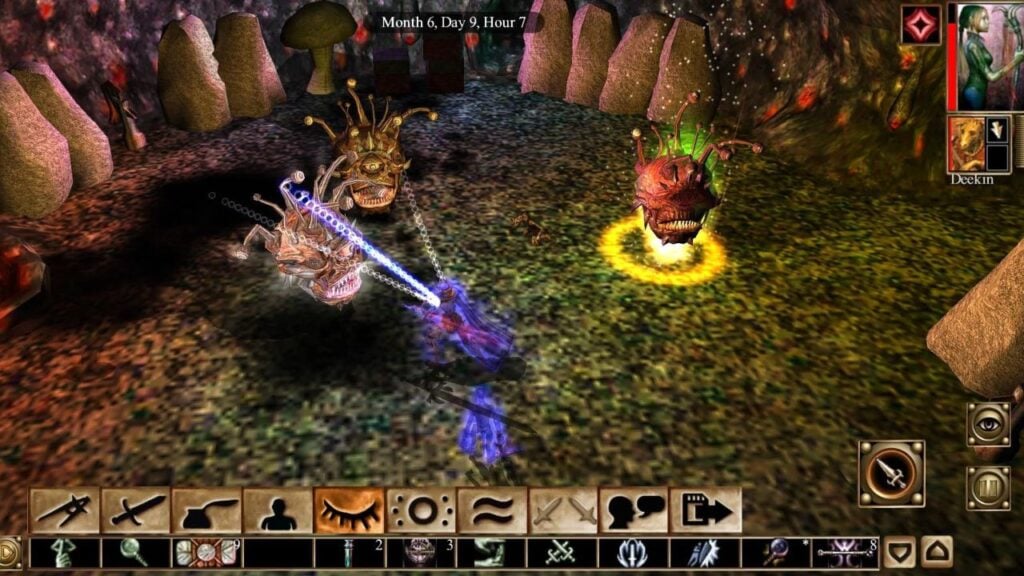Activate the quickbar slot with count 8

pos(846,552)
